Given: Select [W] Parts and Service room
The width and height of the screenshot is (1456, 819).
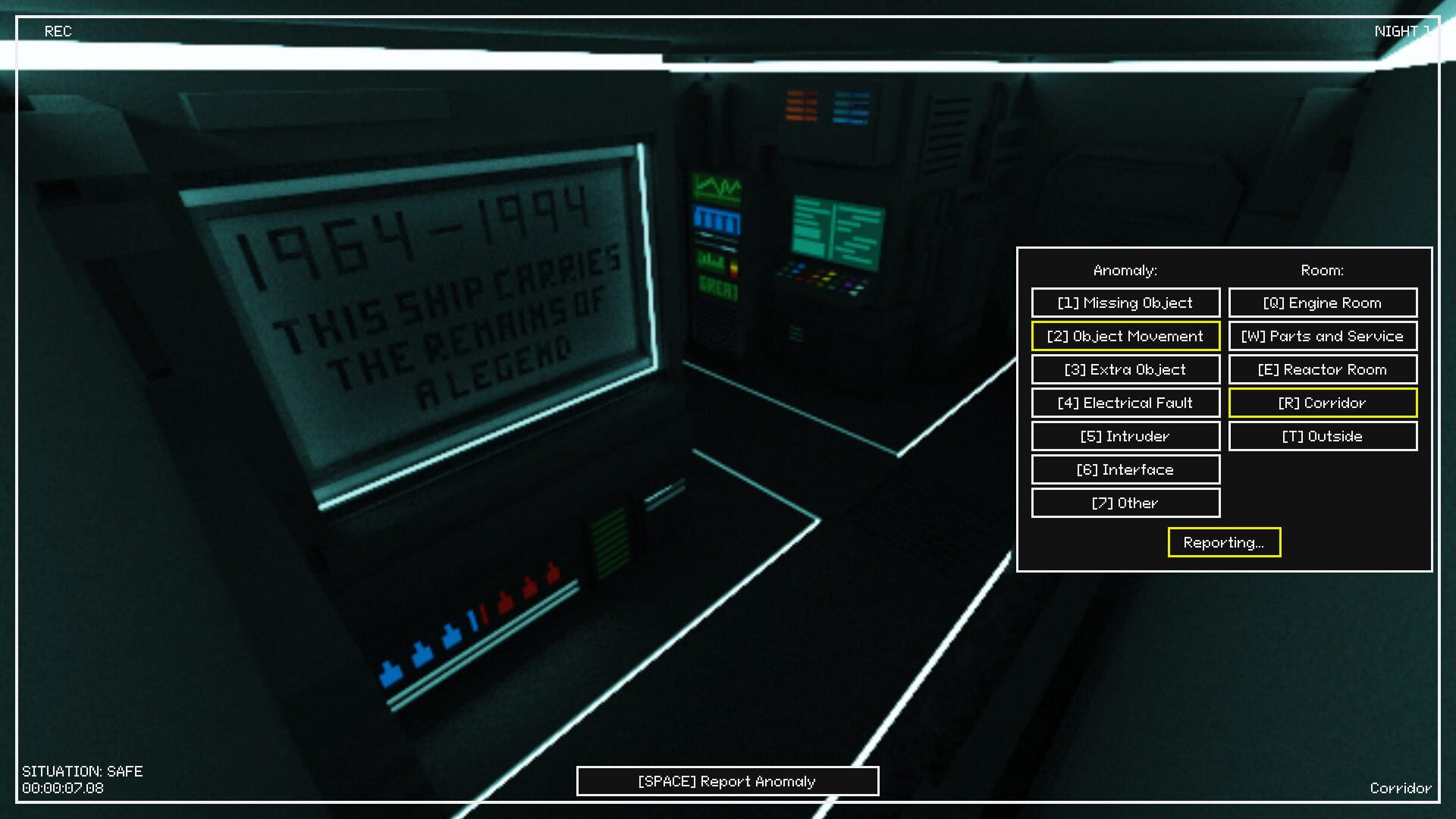Looking at the screenshot, I should [x=1323, y=336].
